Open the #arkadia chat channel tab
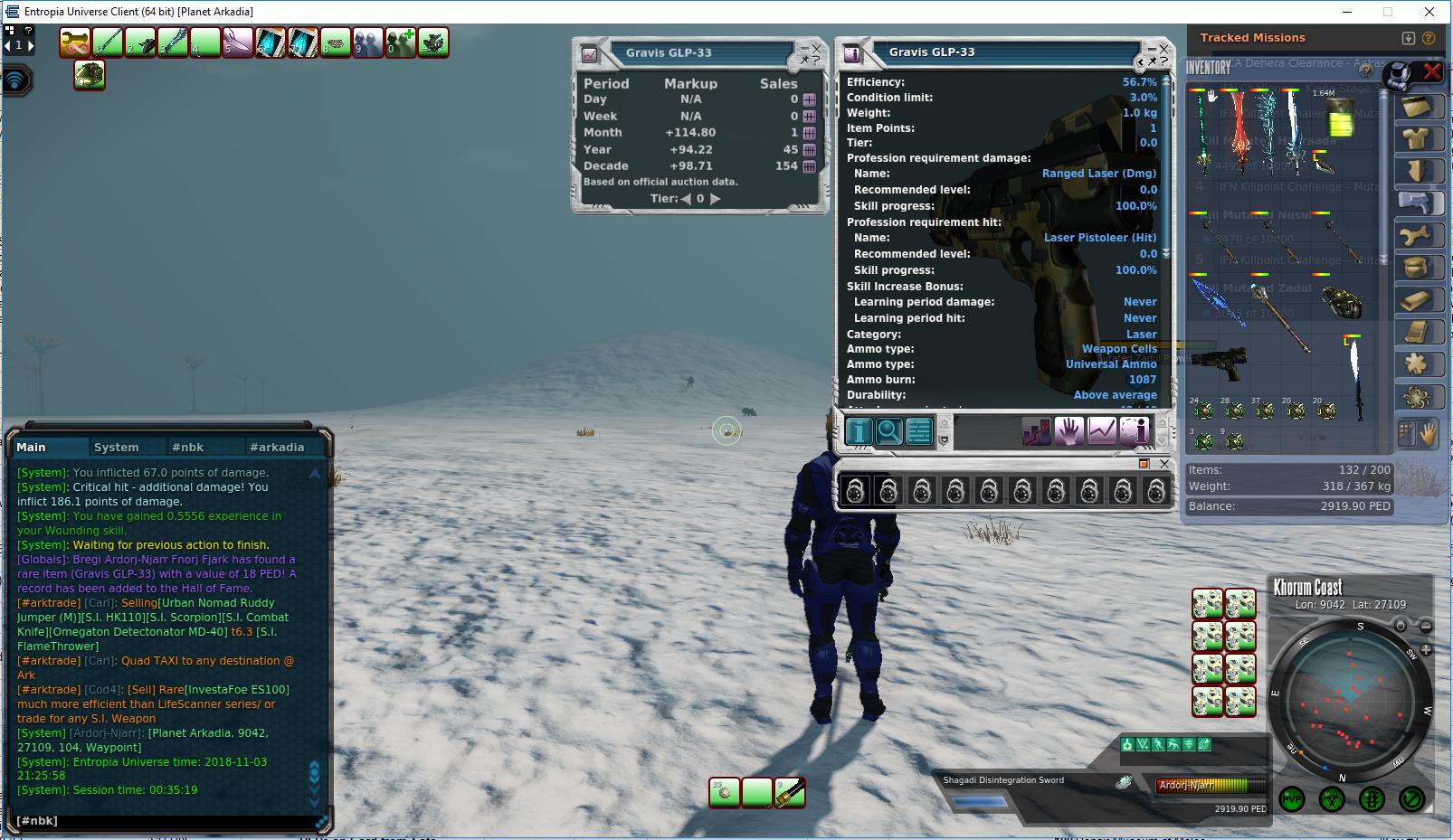Image resolution: width=1453 pixels, height=840 pixels. (277, 447)
